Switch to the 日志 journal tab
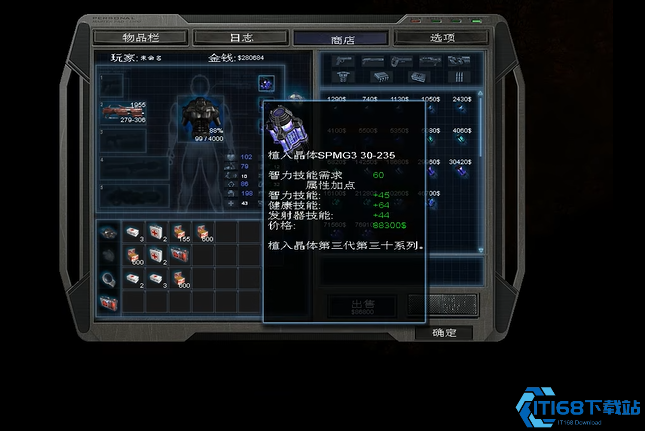The height and width of the screenshot is (431, 645). 240,37
